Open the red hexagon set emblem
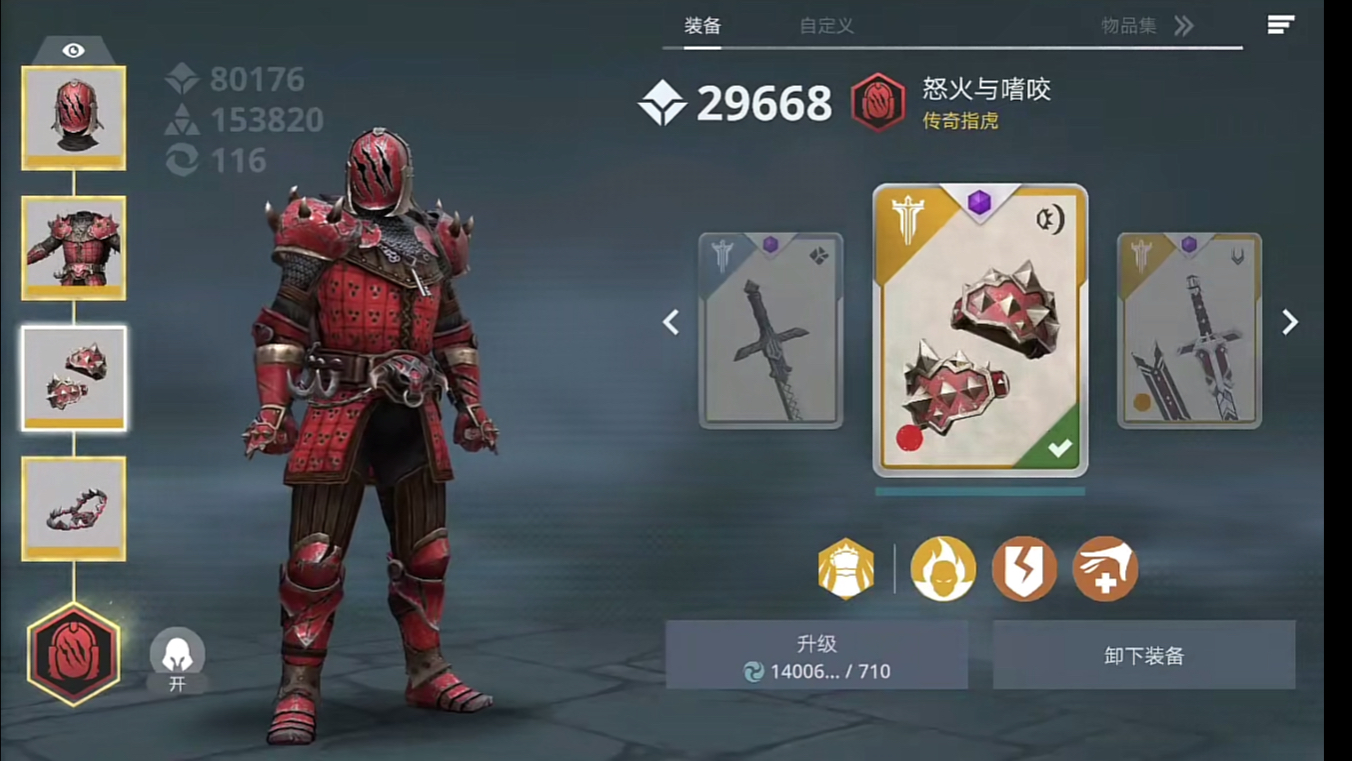1352x761 pixels. coord(74,654)
